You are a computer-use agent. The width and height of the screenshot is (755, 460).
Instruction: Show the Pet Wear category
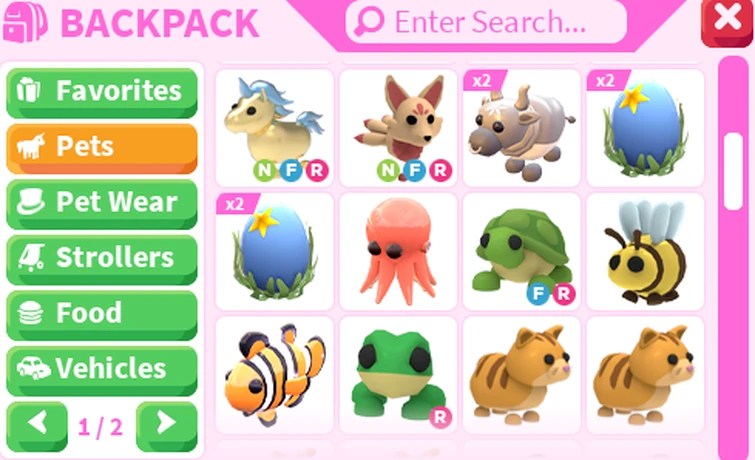pos(102,202)
